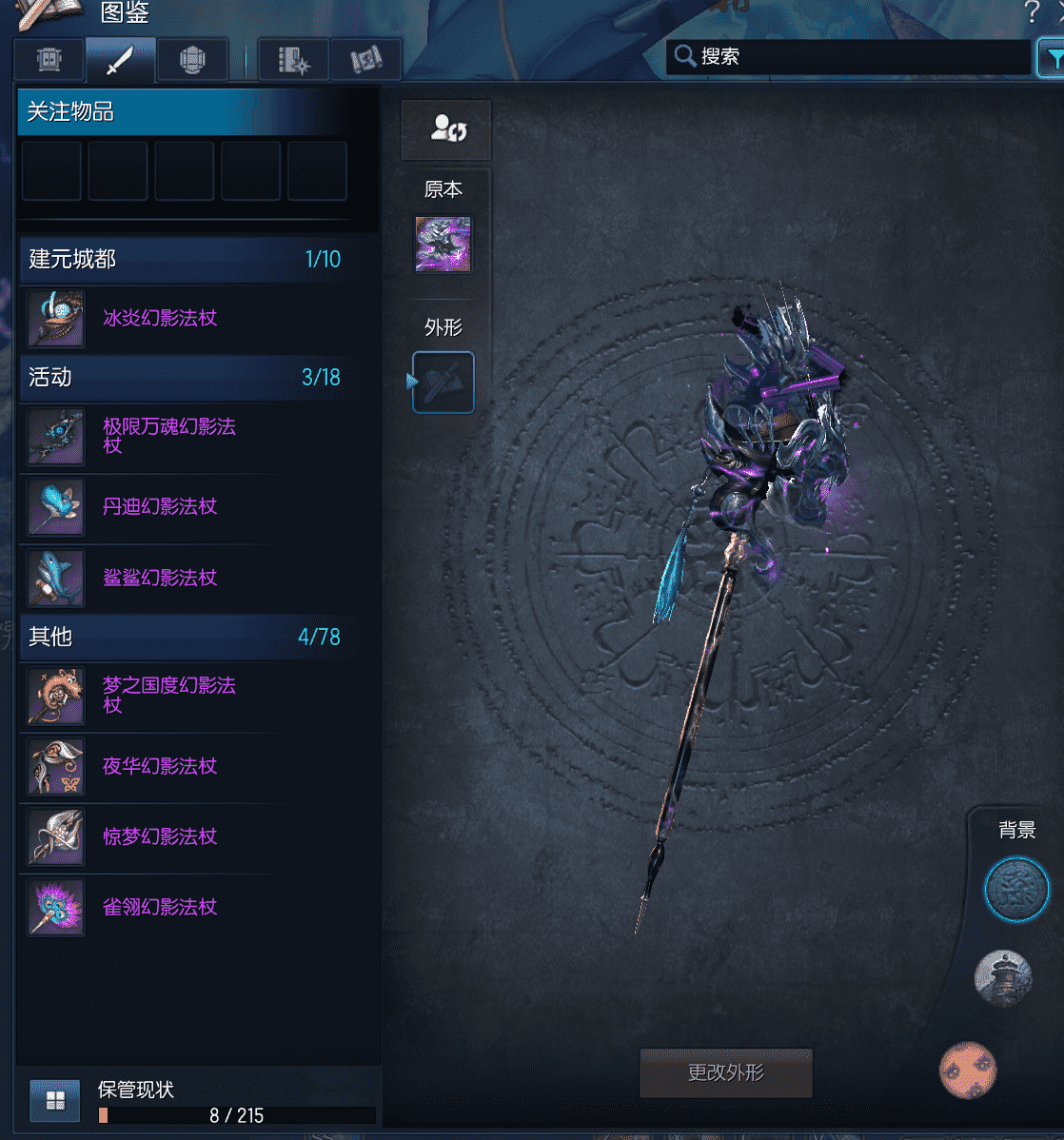Select the 丹迪幻影法杖 row
This screenshot has height=1140, width=1064.
[x=160, y=507]
